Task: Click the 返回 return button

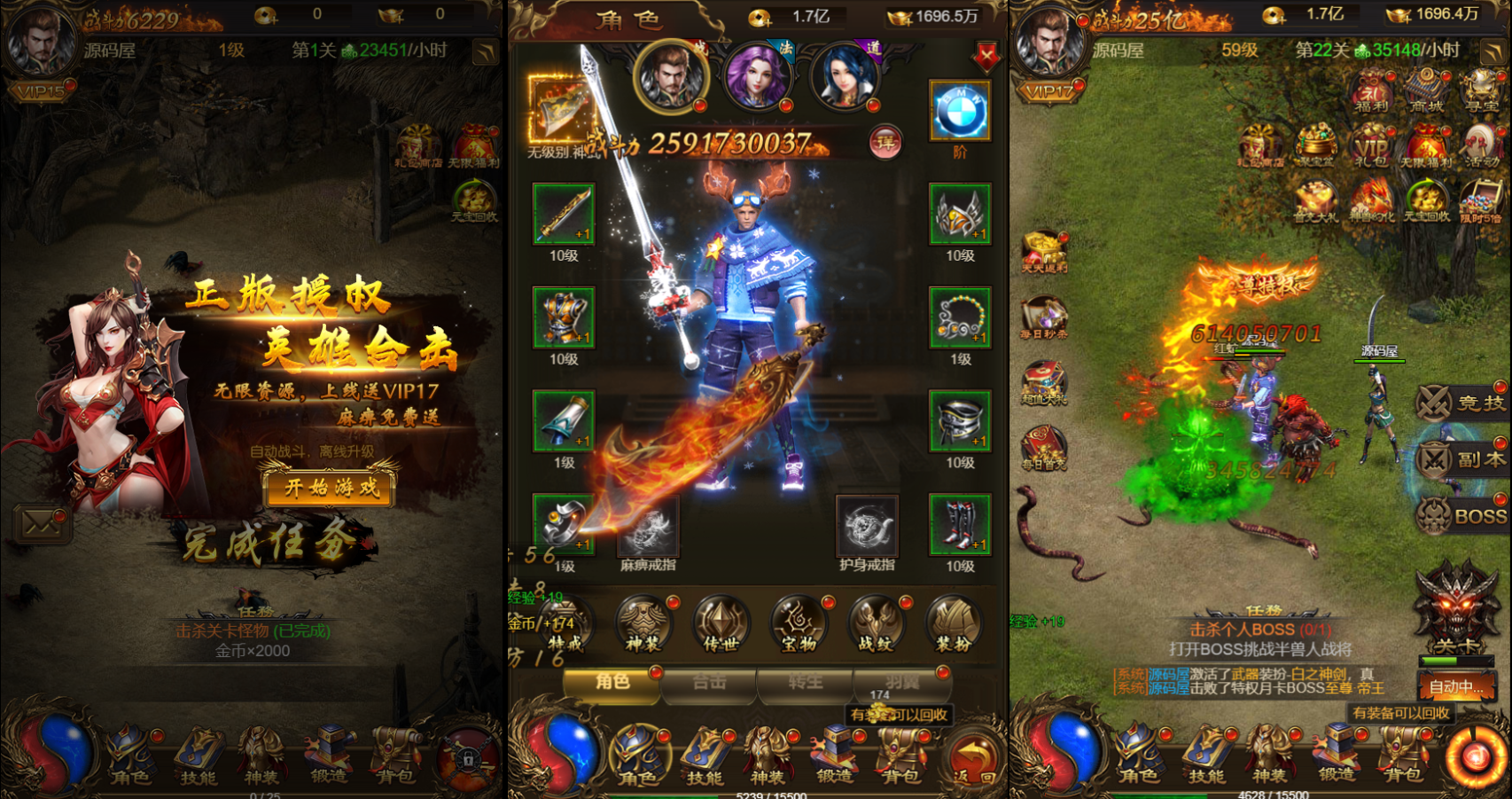Action: click(975, 761)
